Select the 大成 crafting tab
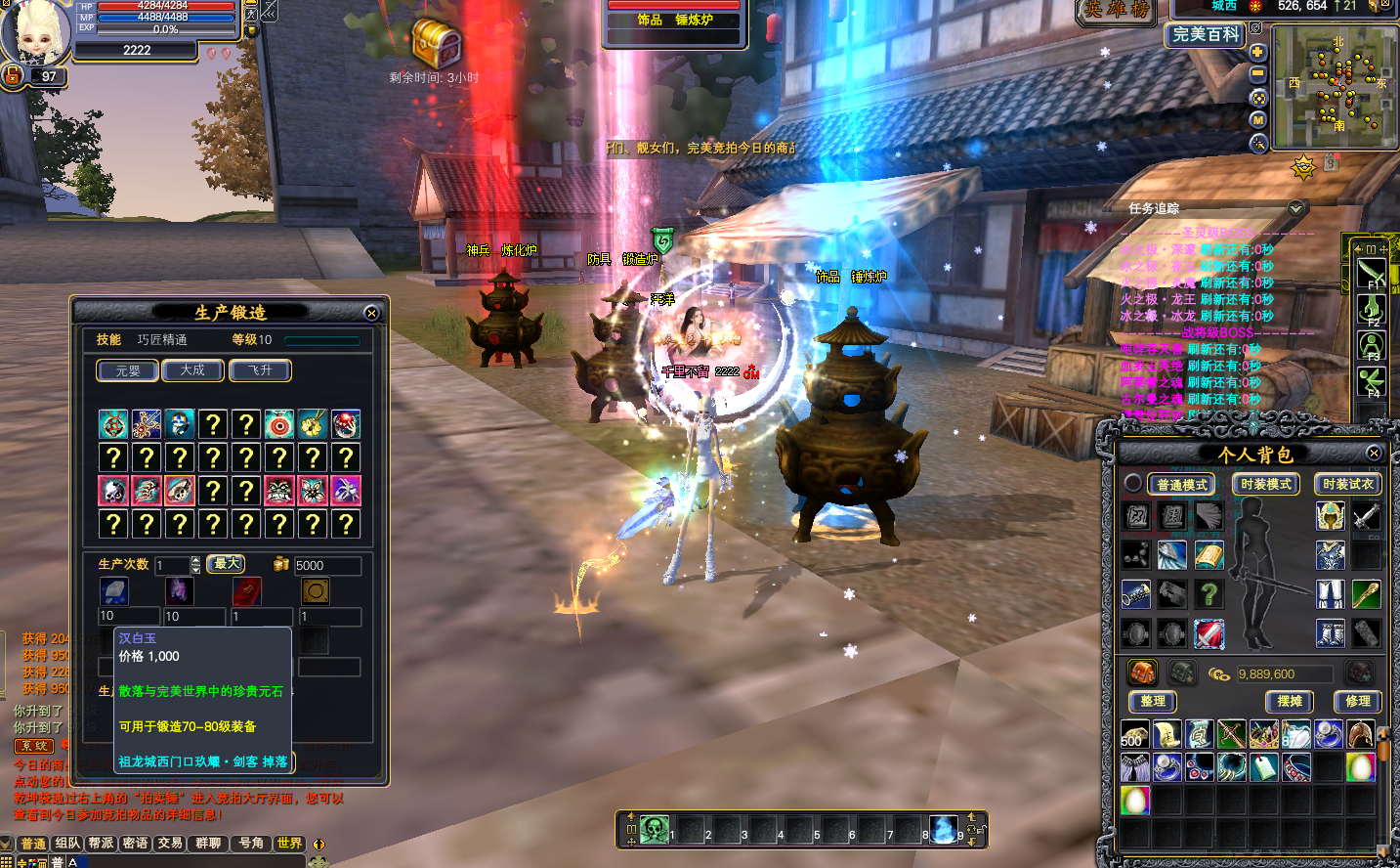 pos(192,370)
